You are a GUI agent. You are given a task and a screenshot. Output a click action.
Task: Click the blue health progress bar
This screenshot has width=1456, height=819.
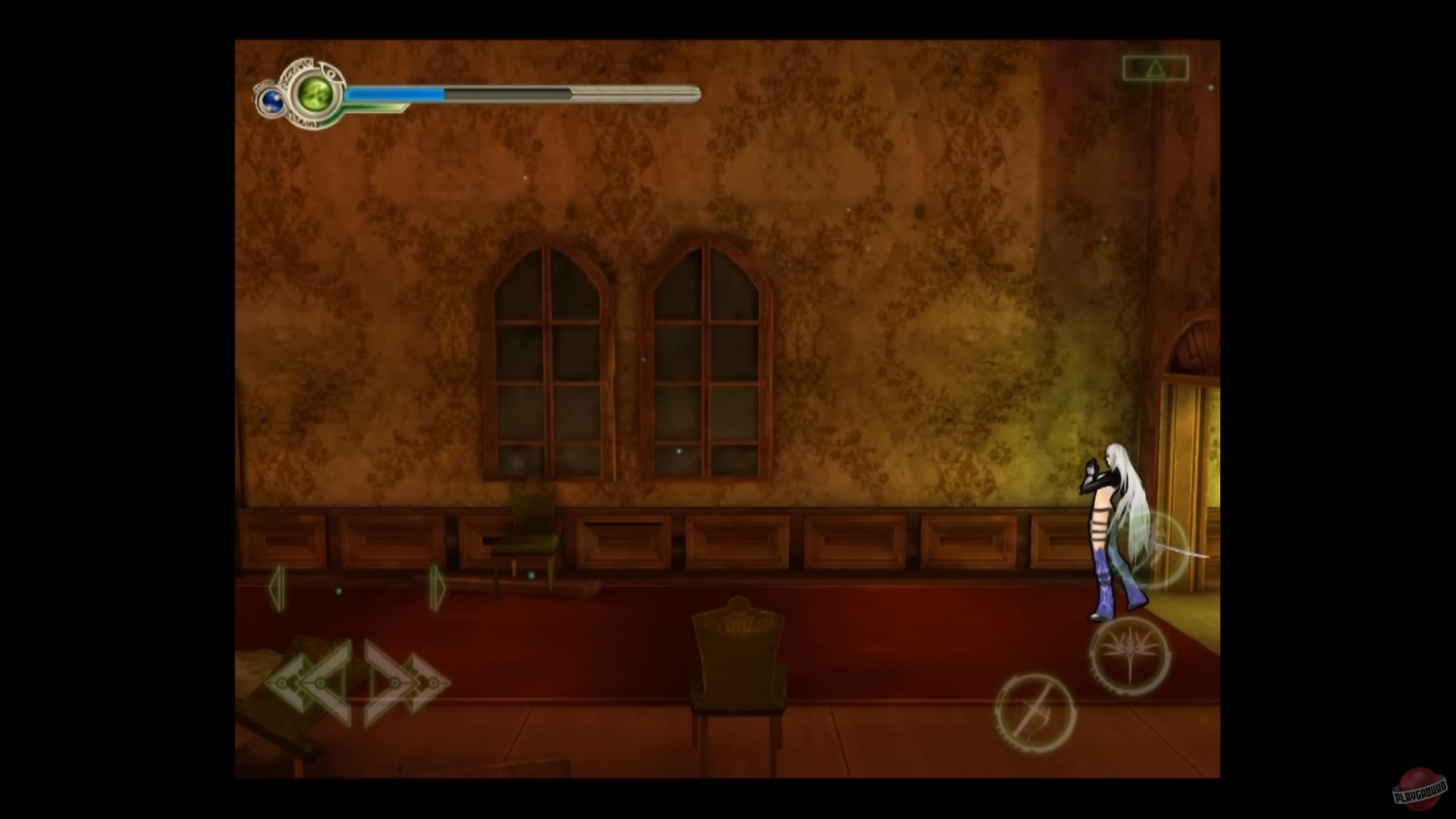pos(394,93)
